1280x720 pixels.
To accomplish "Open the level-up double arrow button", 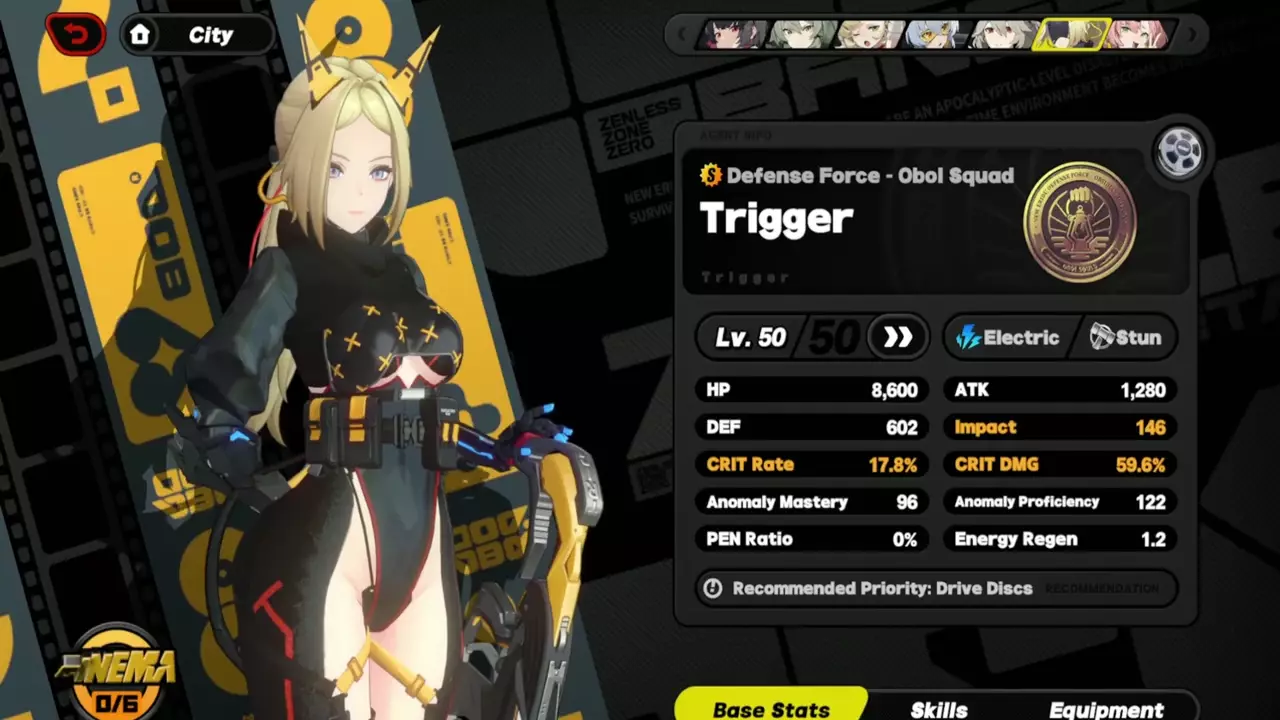I will click(897, 337).
